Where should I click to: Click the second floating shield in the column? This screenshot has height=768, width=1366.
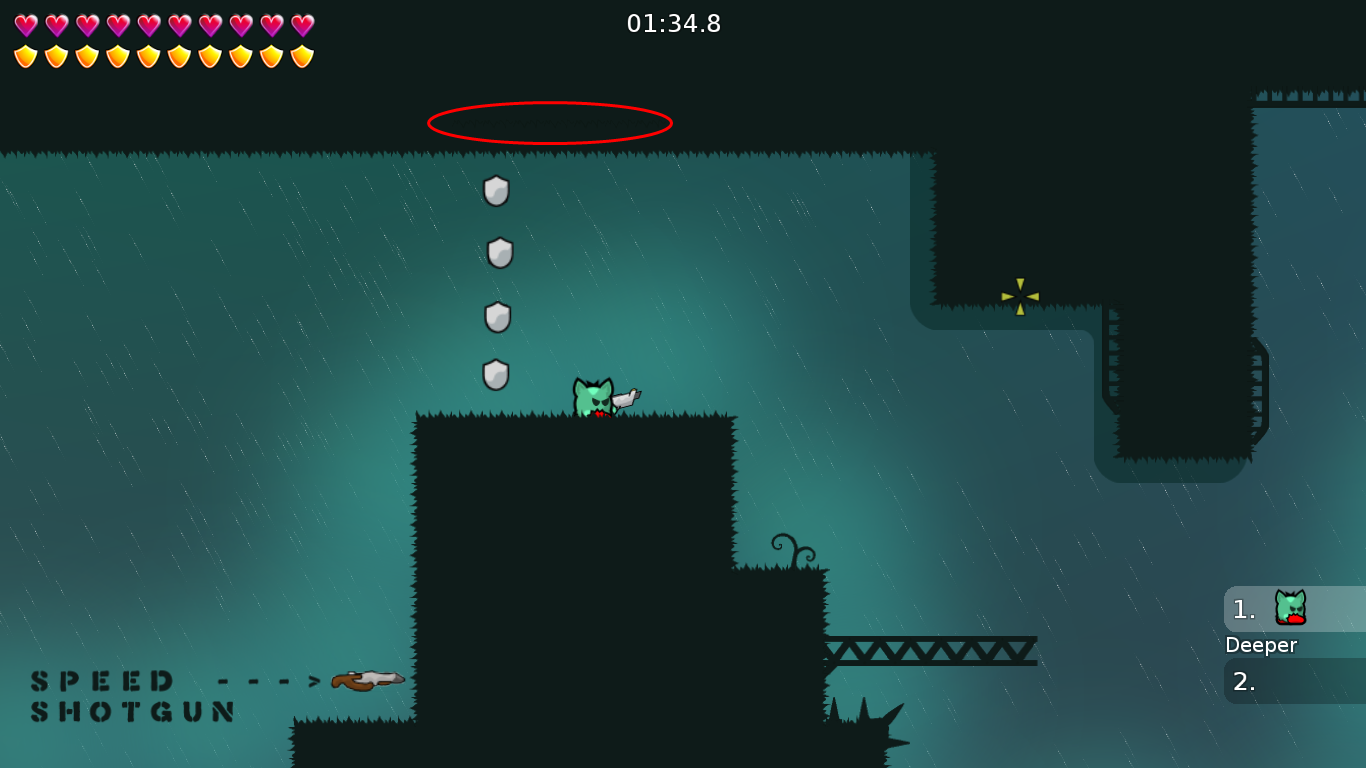tap(498, 252)
